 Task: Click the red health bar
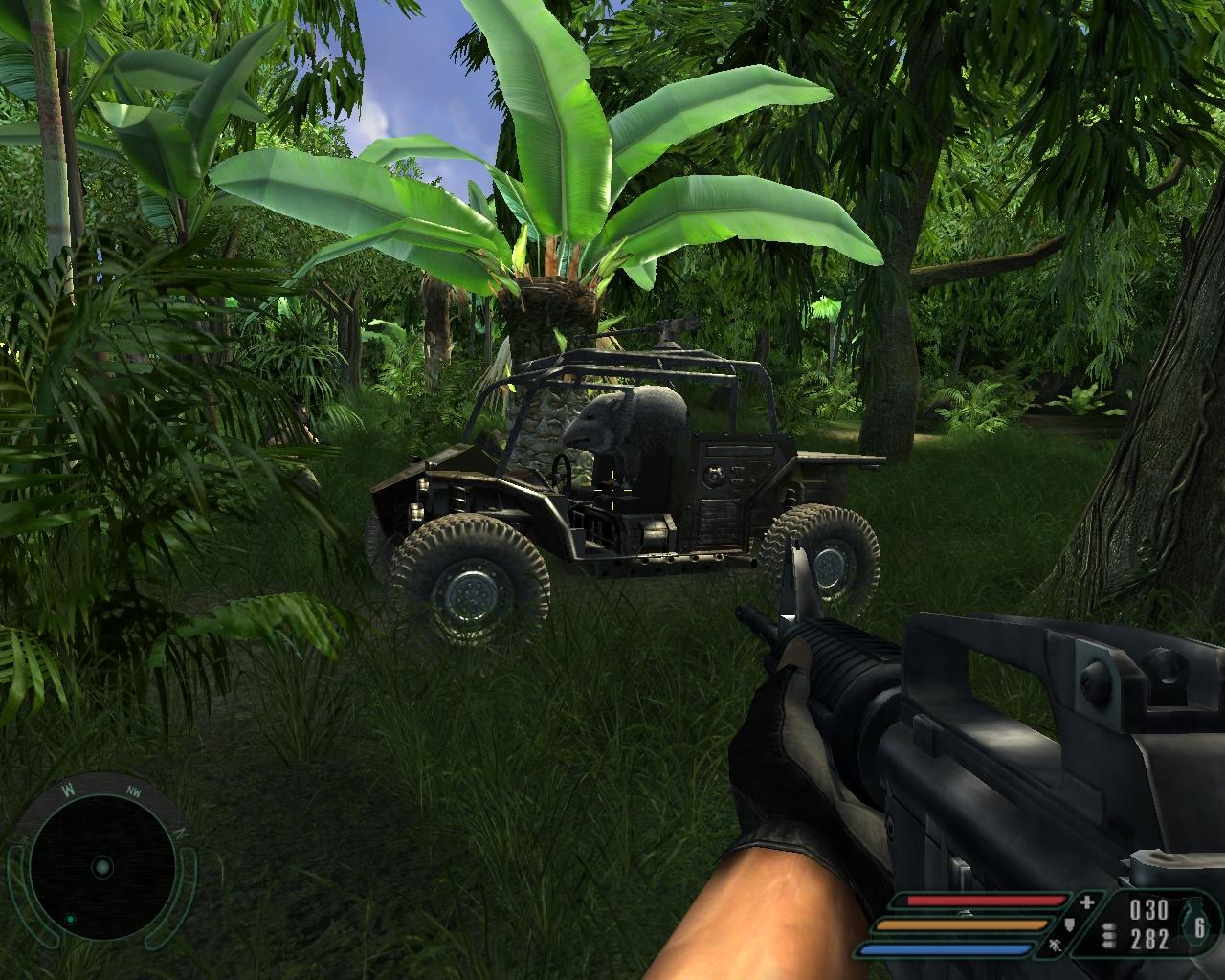[988, 901]
